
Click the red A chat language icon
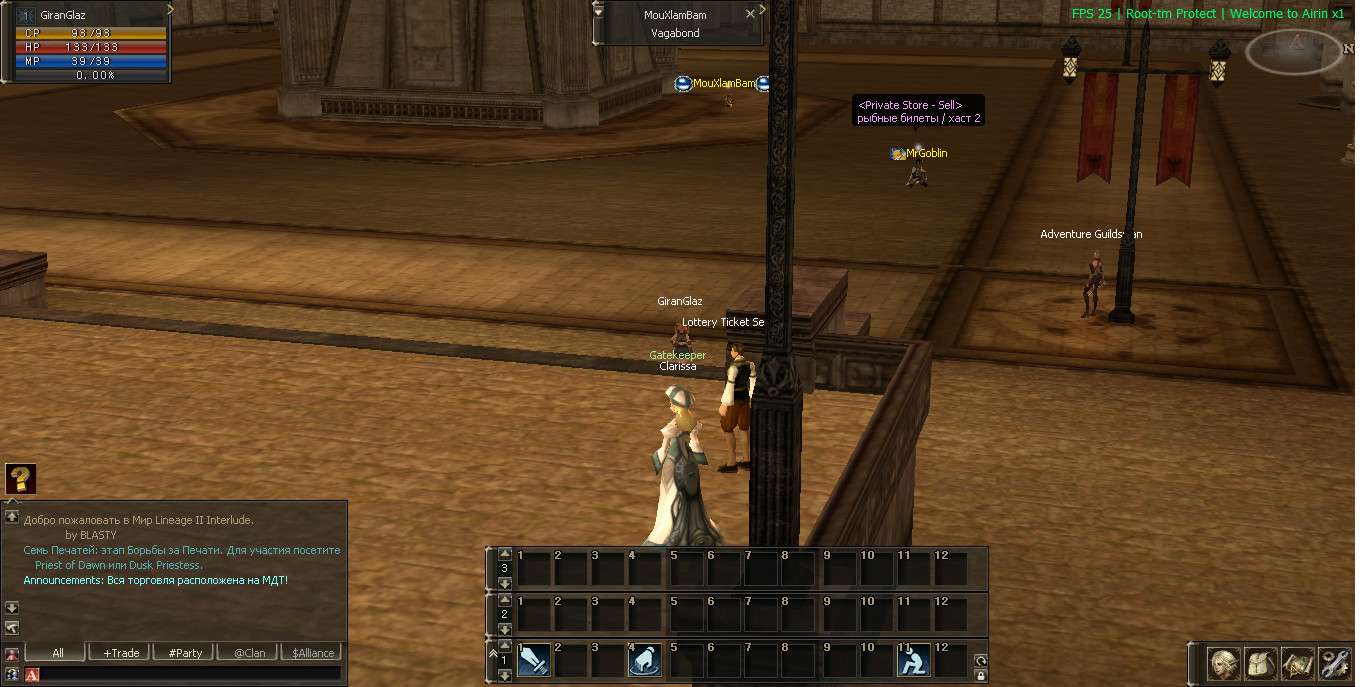(x=32, y=674)
